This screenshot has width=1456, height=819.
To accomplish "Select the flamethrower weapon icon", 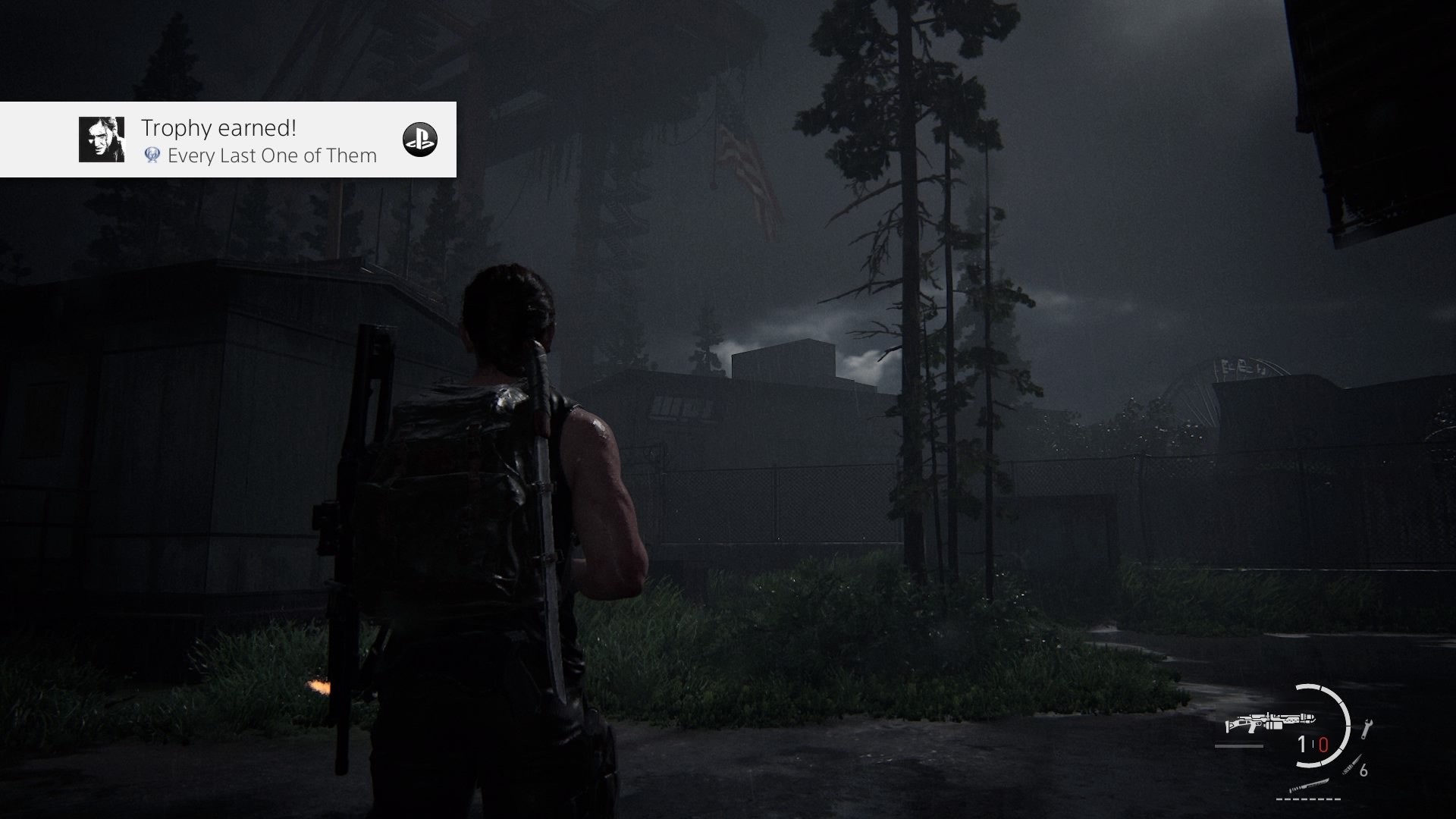I will tap(1271, 723).
